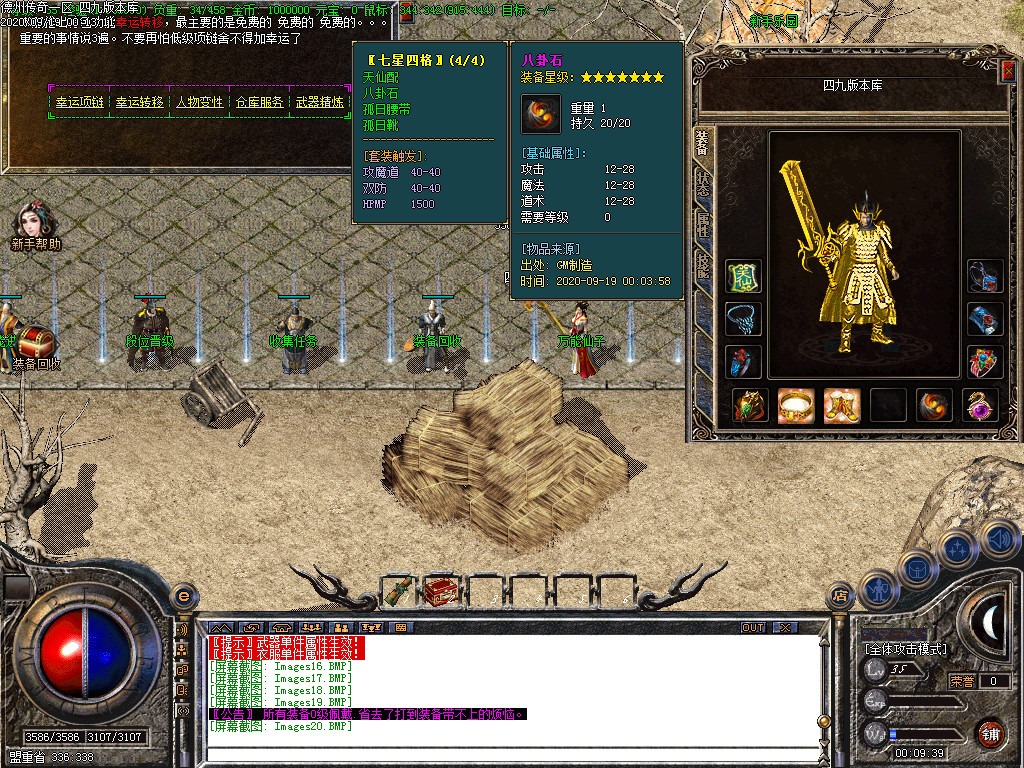Open the 铺 shop button

pos(989,733)
